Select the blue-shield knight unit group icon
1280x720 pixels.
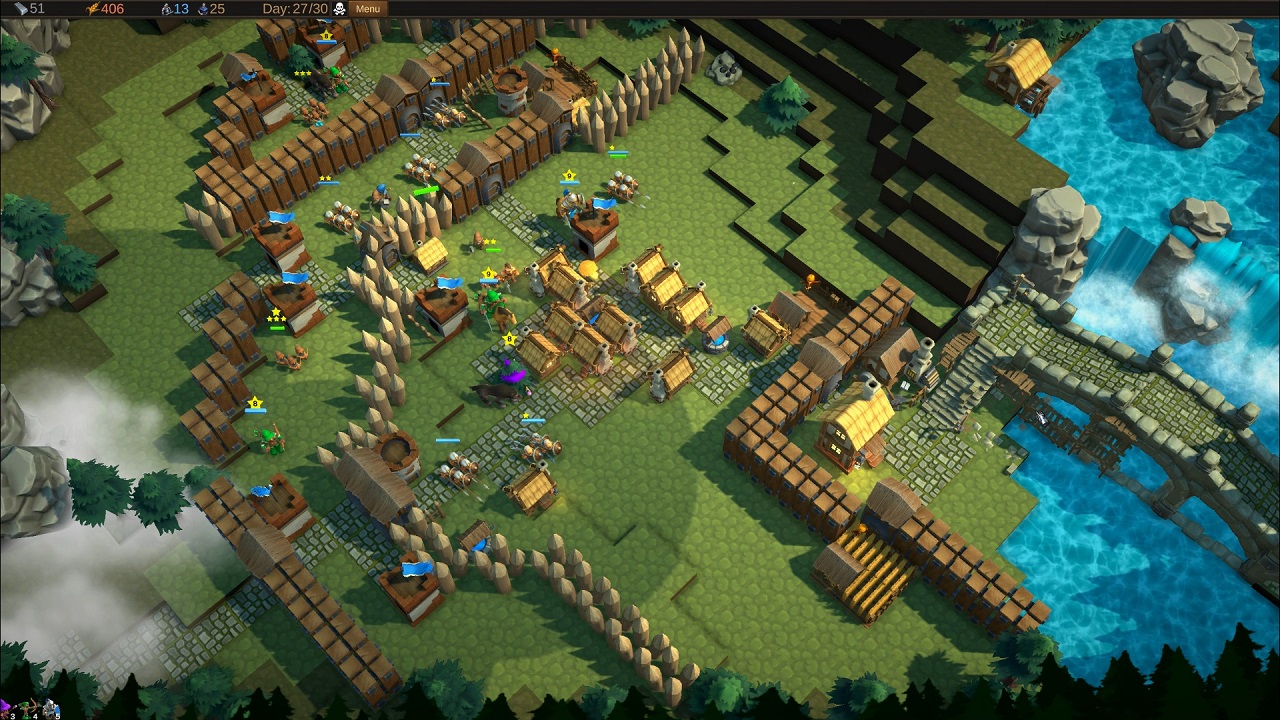point(50,709)
